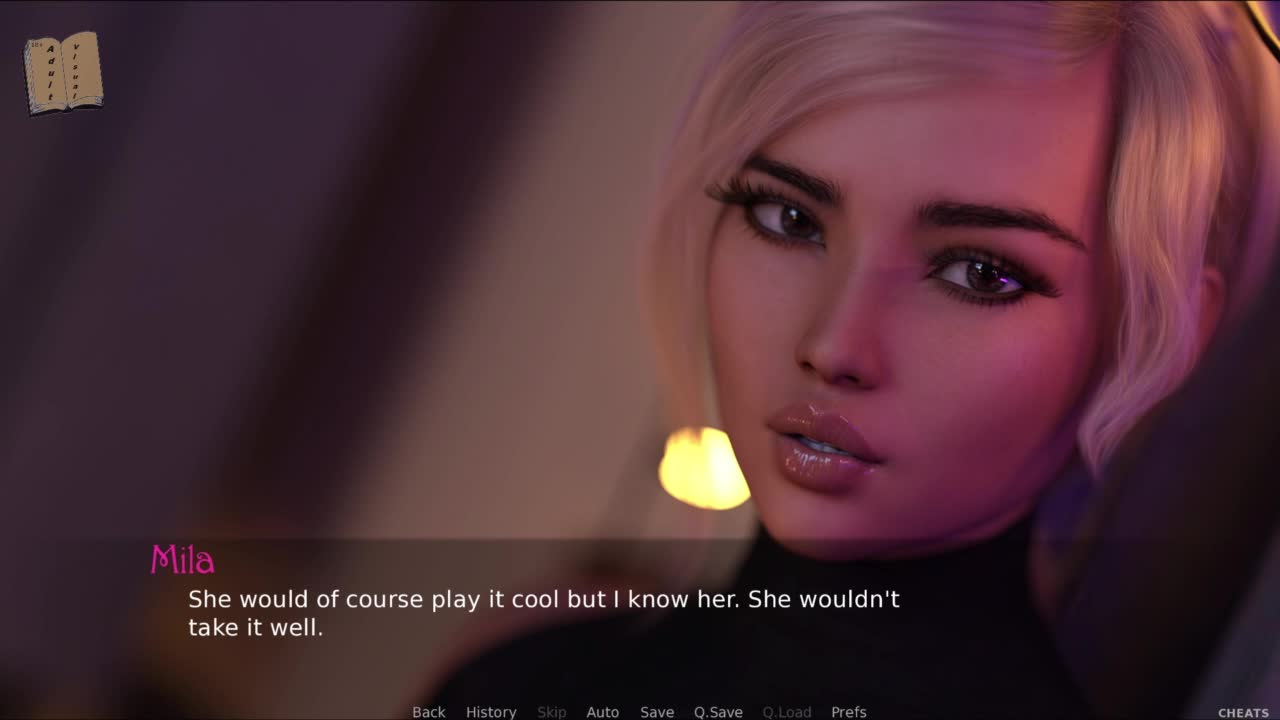The image size is (1280, 720).
Task: Quick save with Q.Save
Action: pyautogui.click(x=718, y=712)
